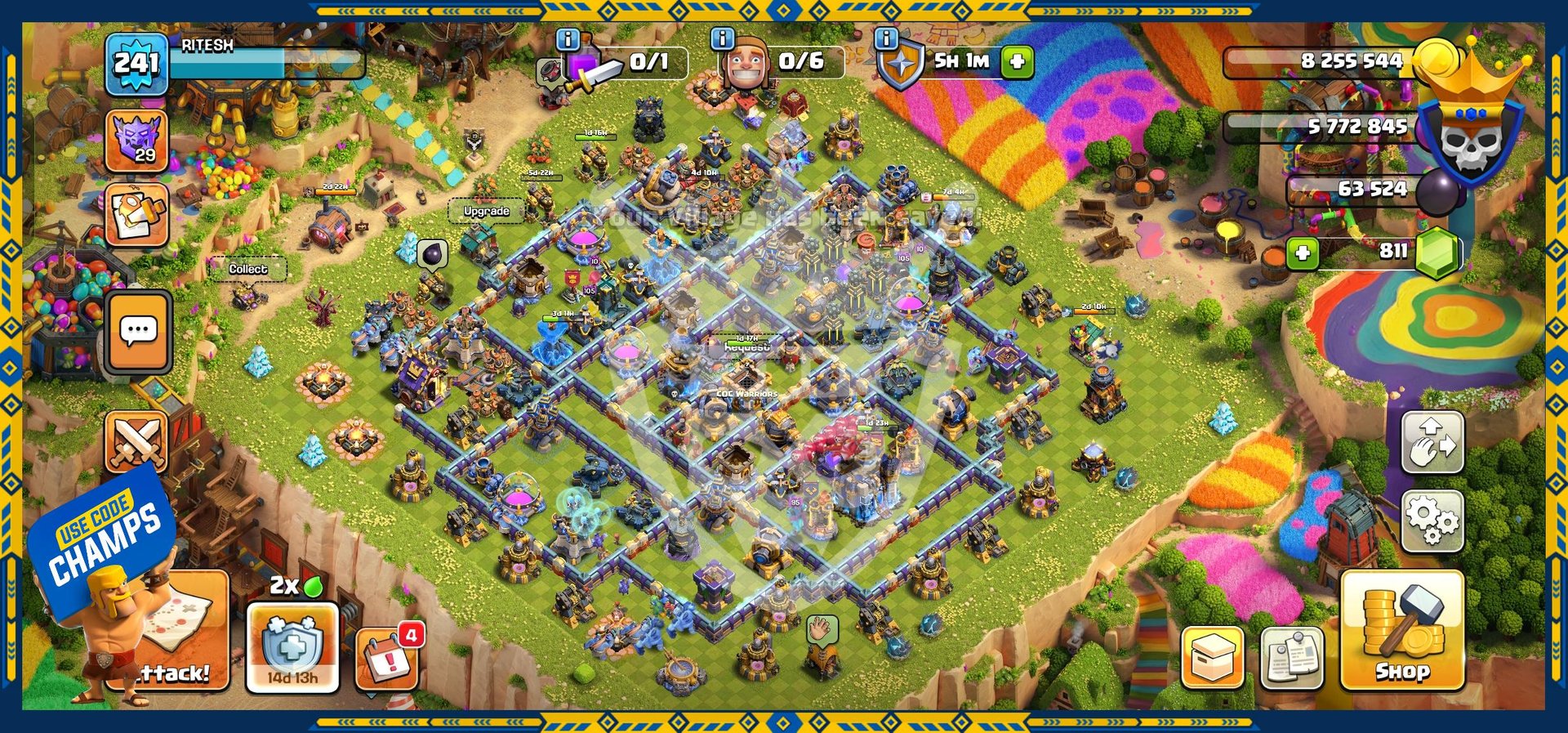Viewport: 1568px width, 733px height.
Task: Open the clipboard notes icon
Action: click(1292, 657)
